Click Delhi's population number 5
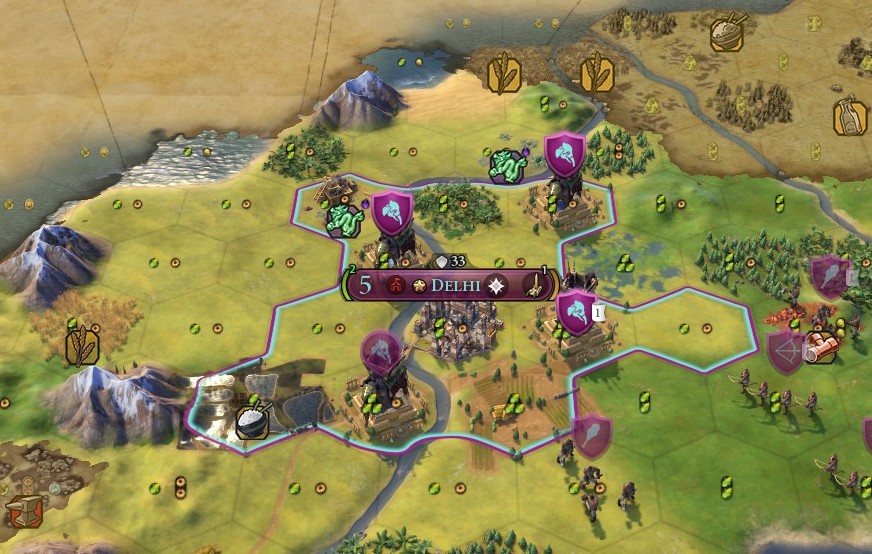The height and width of the screenshot is (554, 872). coord(366,285)
